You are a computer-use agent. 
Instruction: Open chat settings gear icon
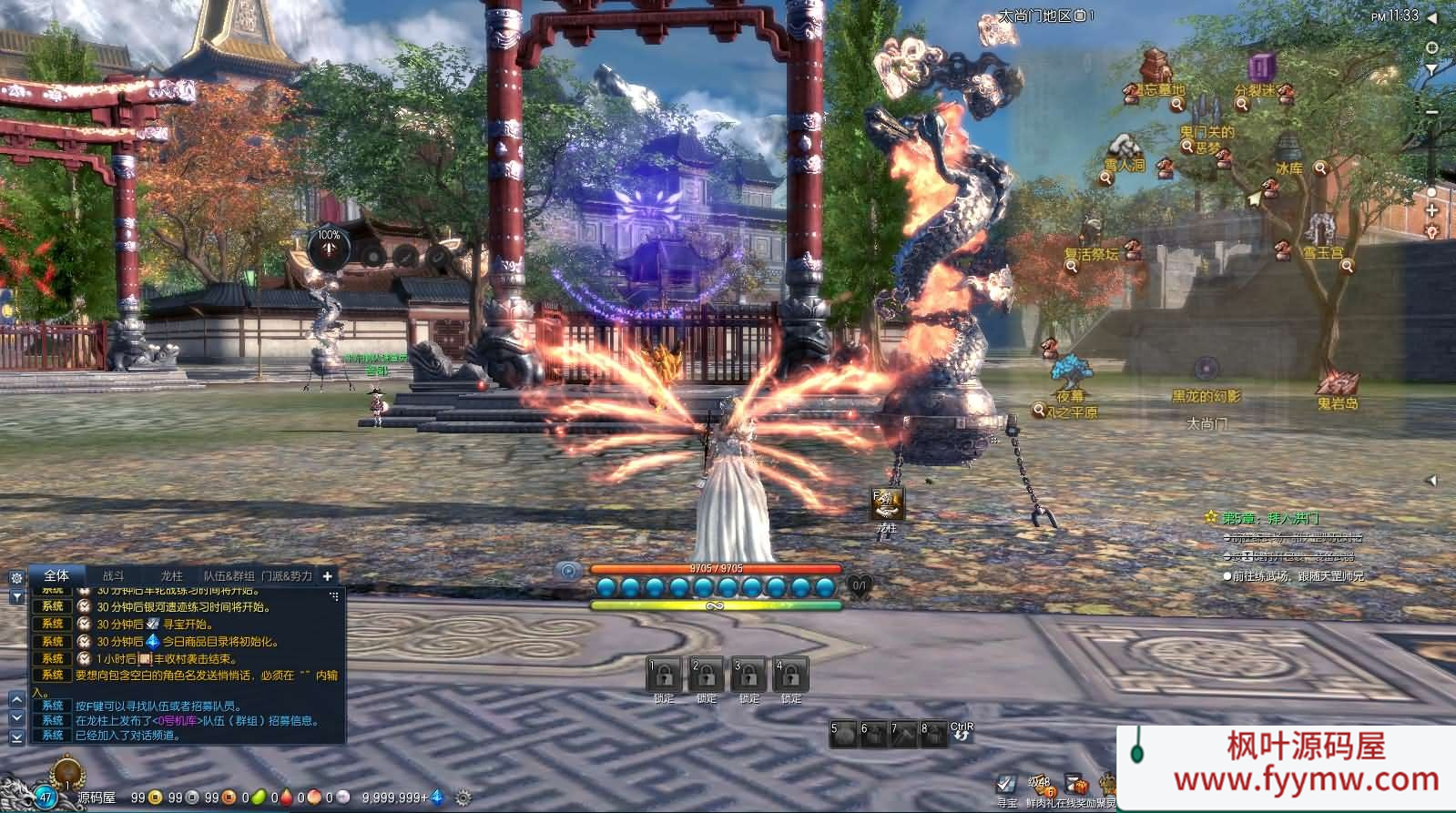16,578
